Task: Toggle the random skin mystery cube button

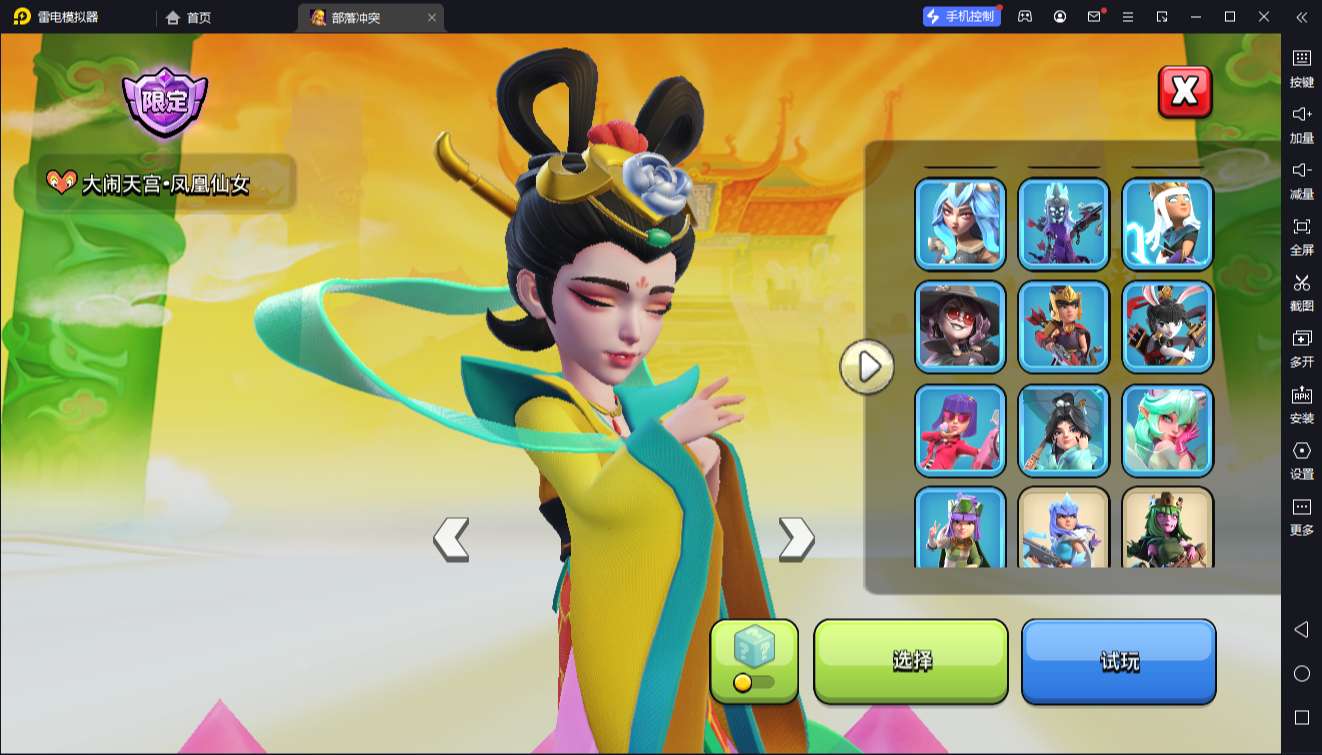Action: tap(754, 661)
